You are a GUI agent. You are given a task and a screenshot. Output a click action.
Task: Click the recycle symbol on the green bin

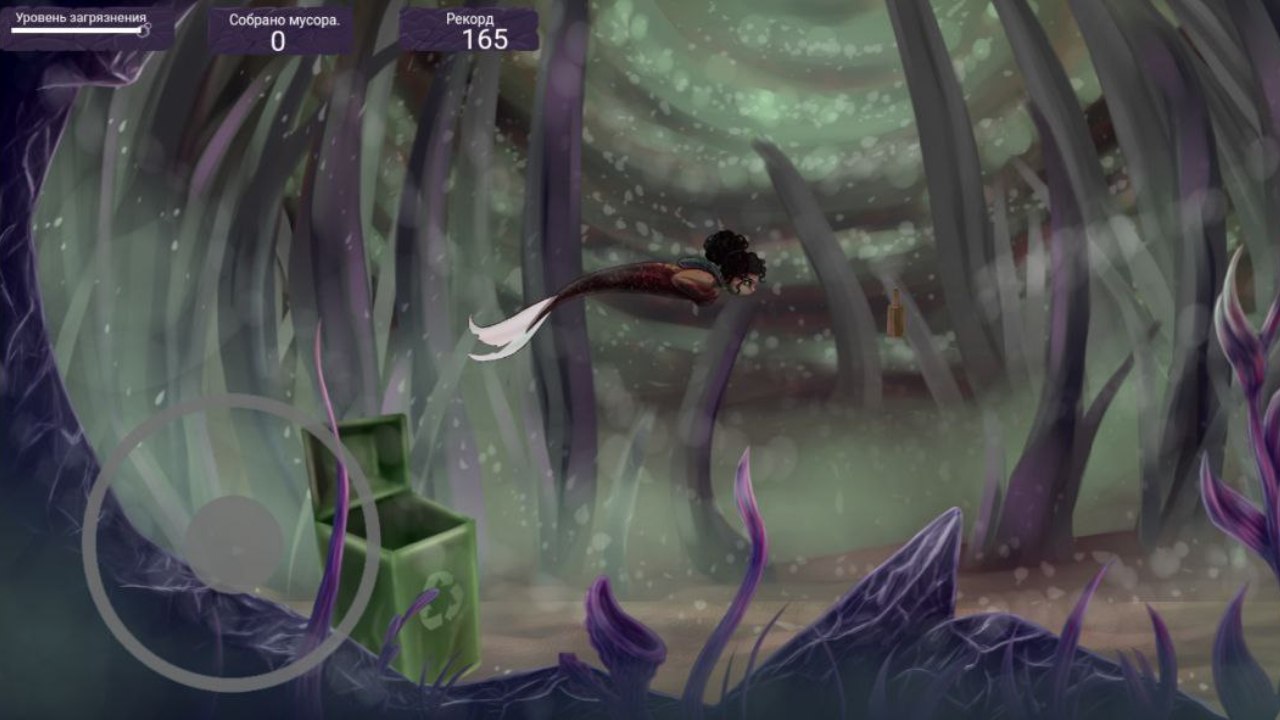443,600
